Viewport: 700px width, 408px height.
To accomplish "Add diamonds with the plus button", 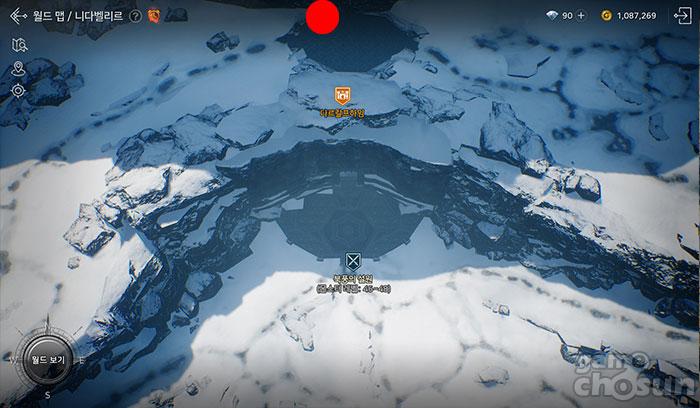I will point(581,16).
